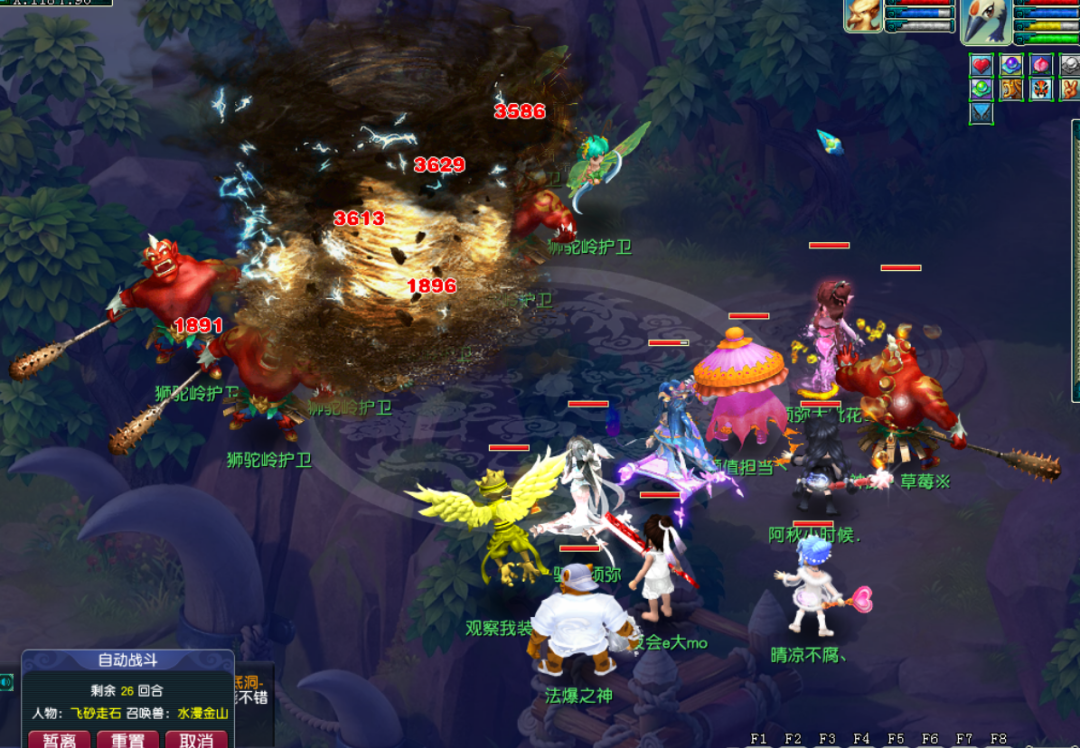This screenshot has height=748, width=1080.
Task: Click the victory hand gesture icon
Action: click(x=1069, y=89)
